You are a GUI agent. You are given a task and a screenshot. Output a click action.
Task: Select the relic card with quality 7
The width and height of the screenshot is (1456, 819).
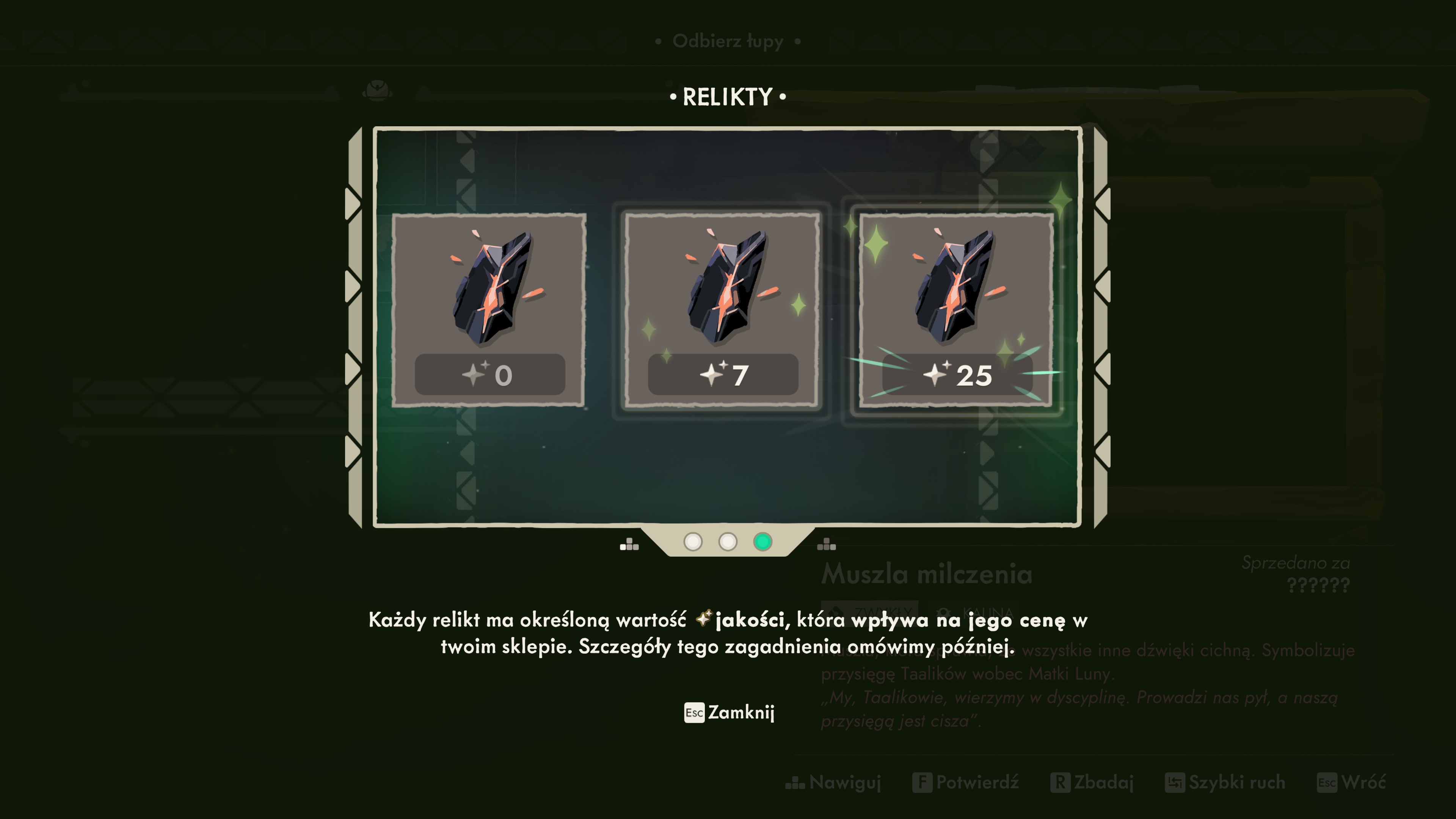point(722,310)
